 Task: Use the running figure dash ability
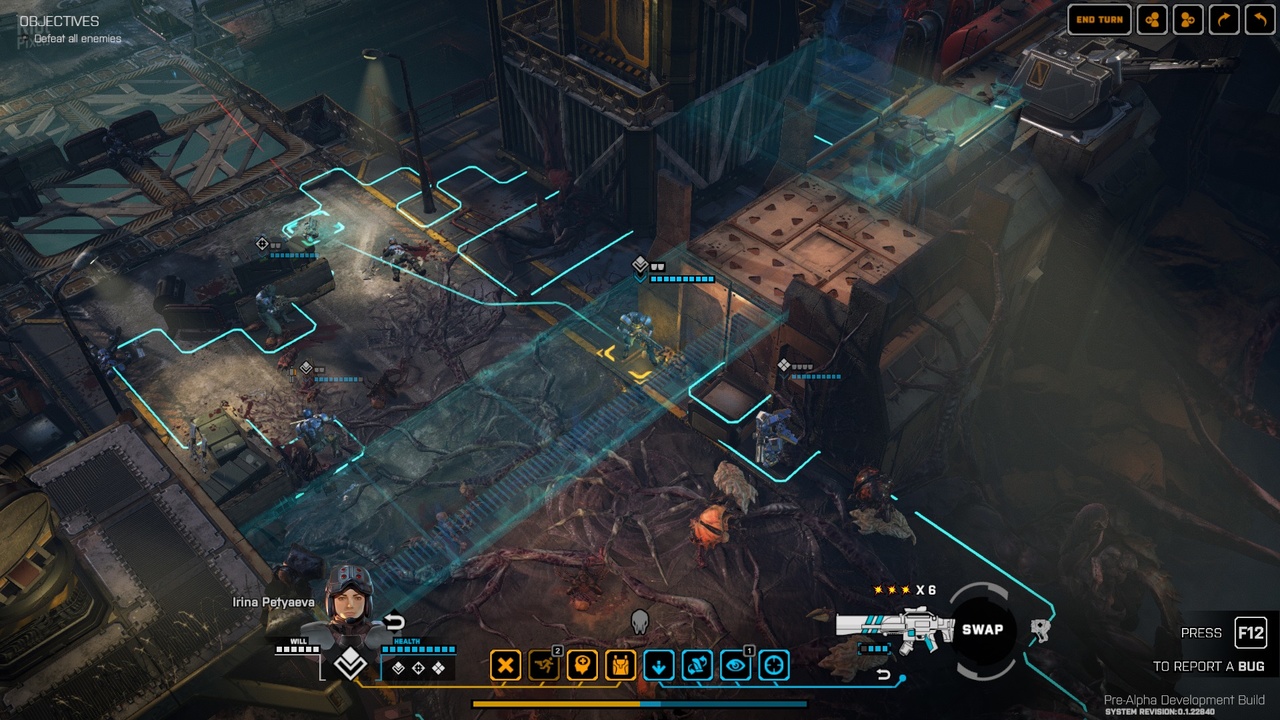click(544, 665)
